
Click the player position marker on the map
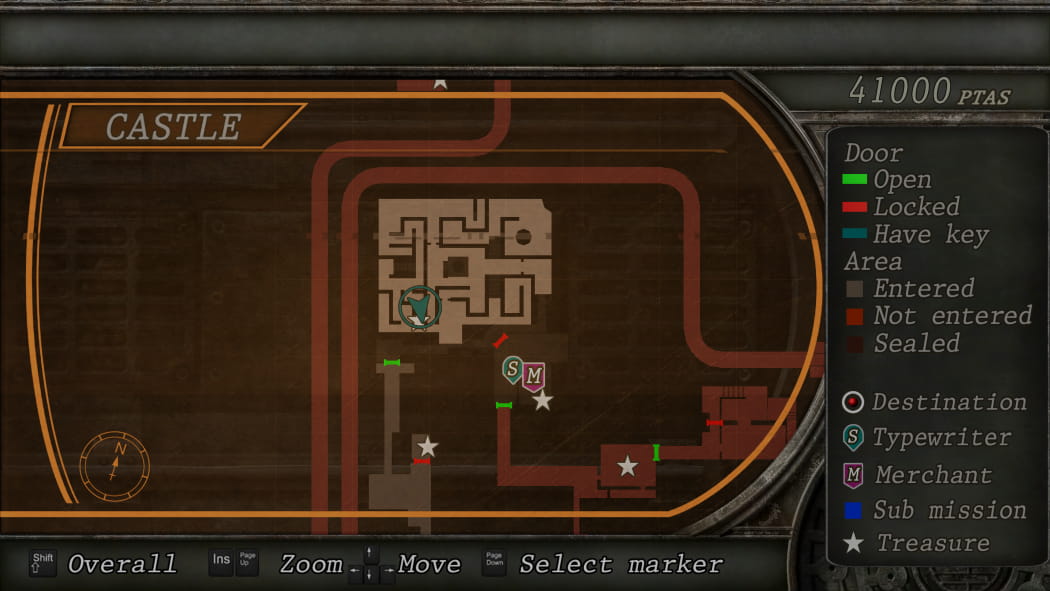point(420,306)
